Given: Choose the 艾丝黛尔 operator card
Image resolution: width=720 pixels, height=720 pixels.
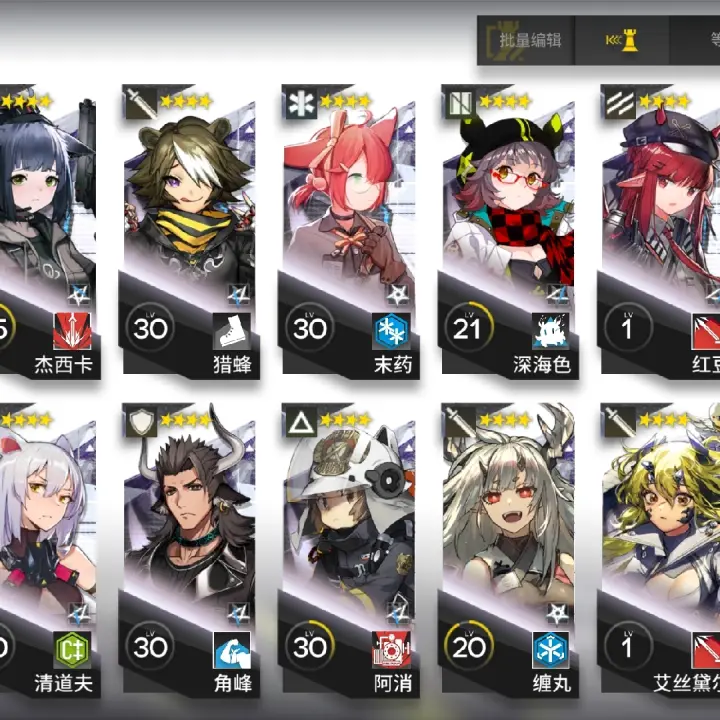Looking at the screenshot, I should tap(660, 550).
